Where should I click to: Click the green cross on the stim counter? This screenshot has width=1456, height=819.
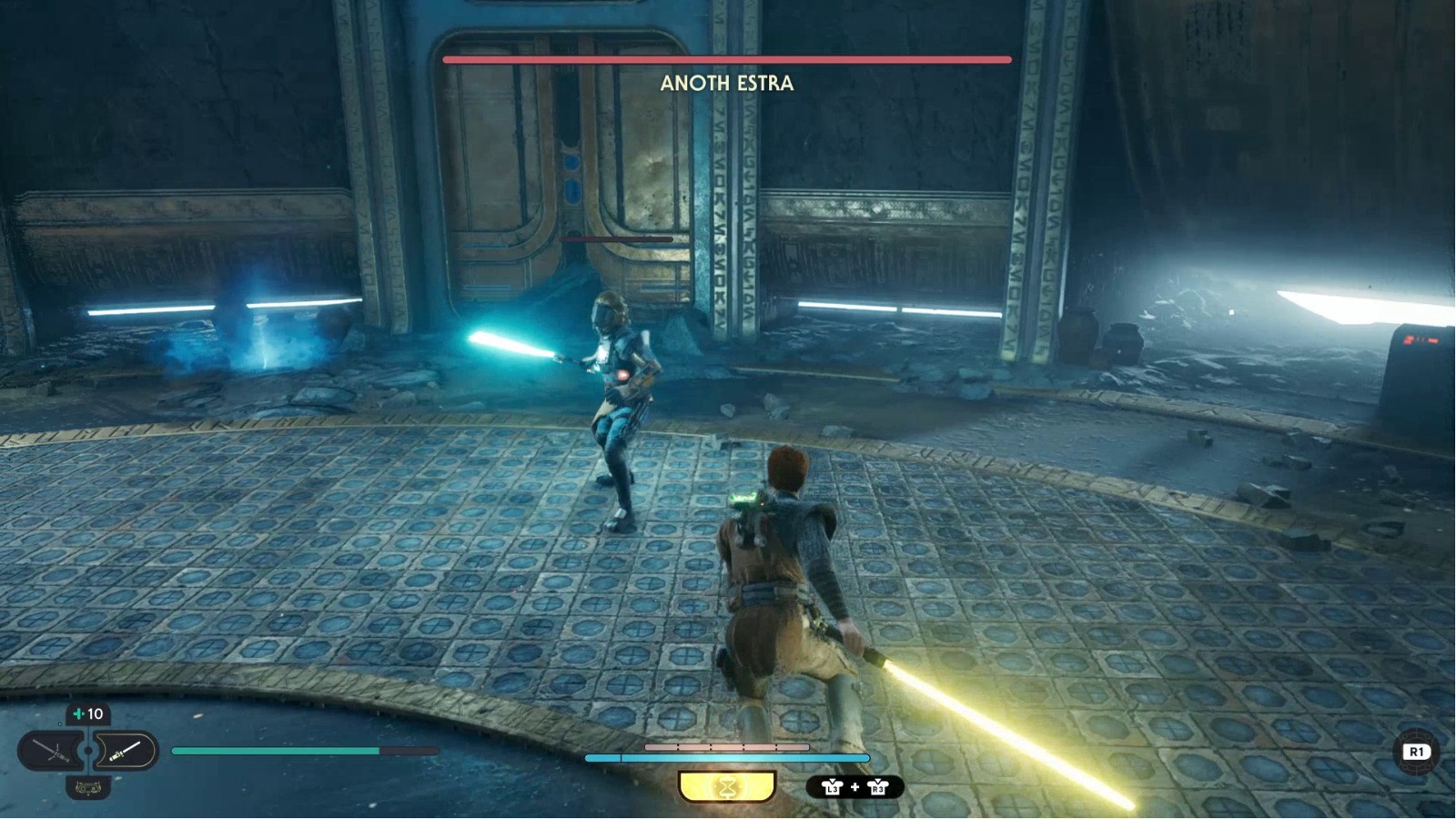77,713
